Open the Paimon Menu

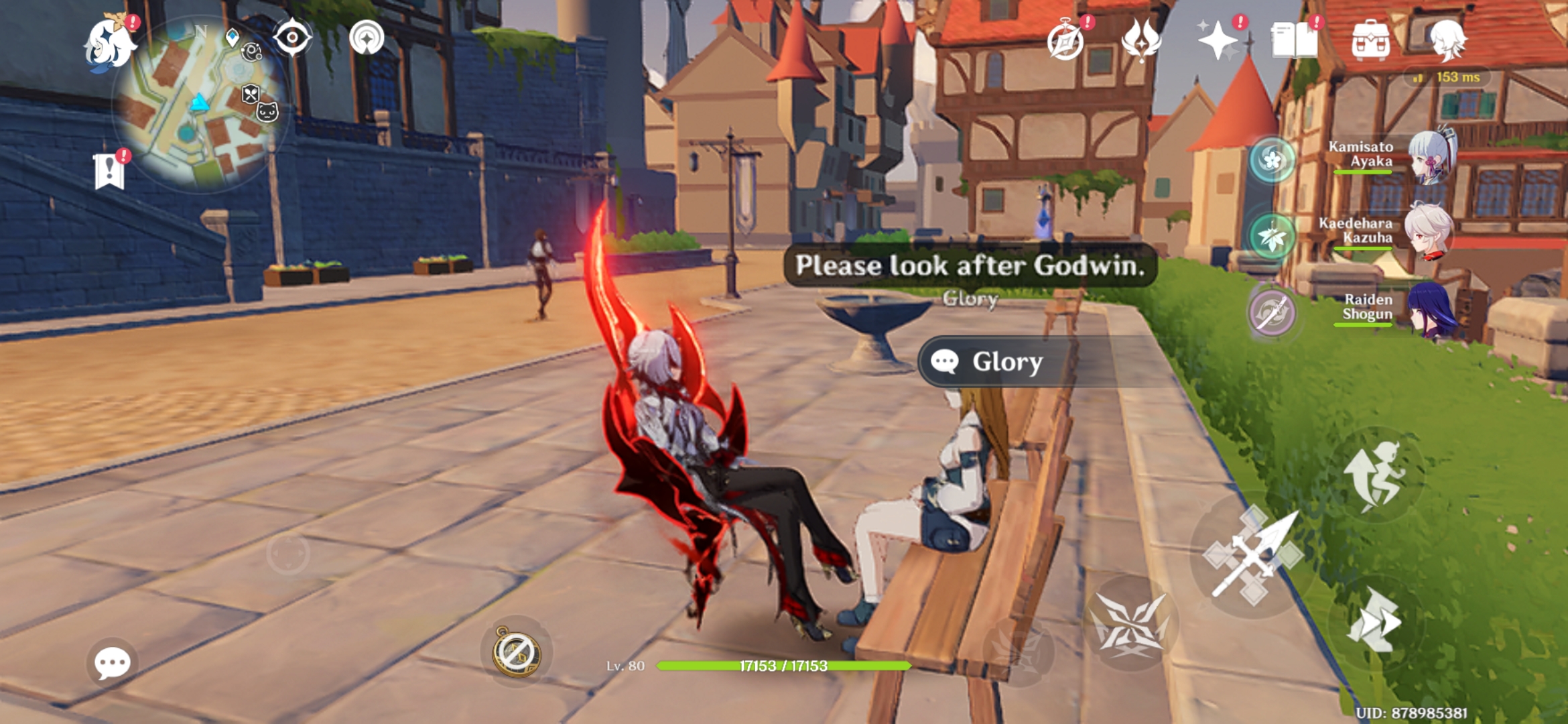[111, 46]
